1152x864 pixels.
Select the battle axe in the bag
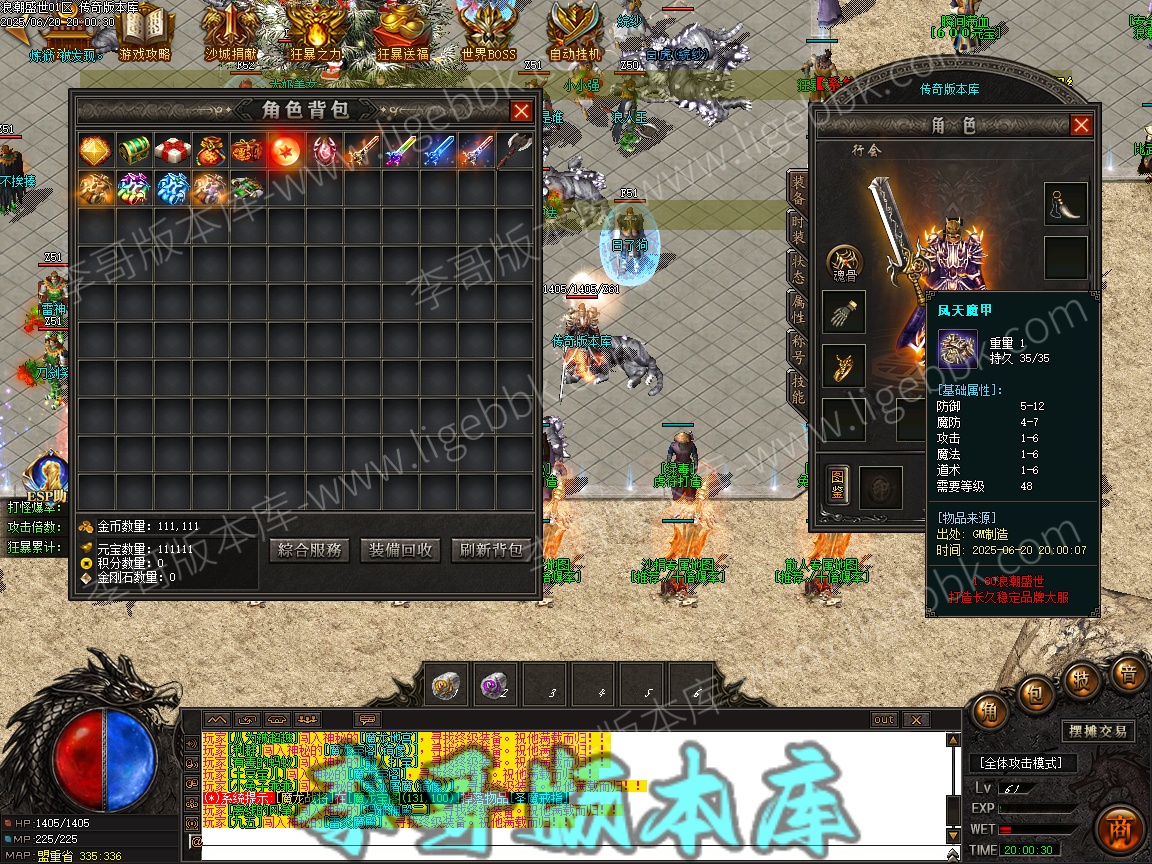[x=514, y=151]
